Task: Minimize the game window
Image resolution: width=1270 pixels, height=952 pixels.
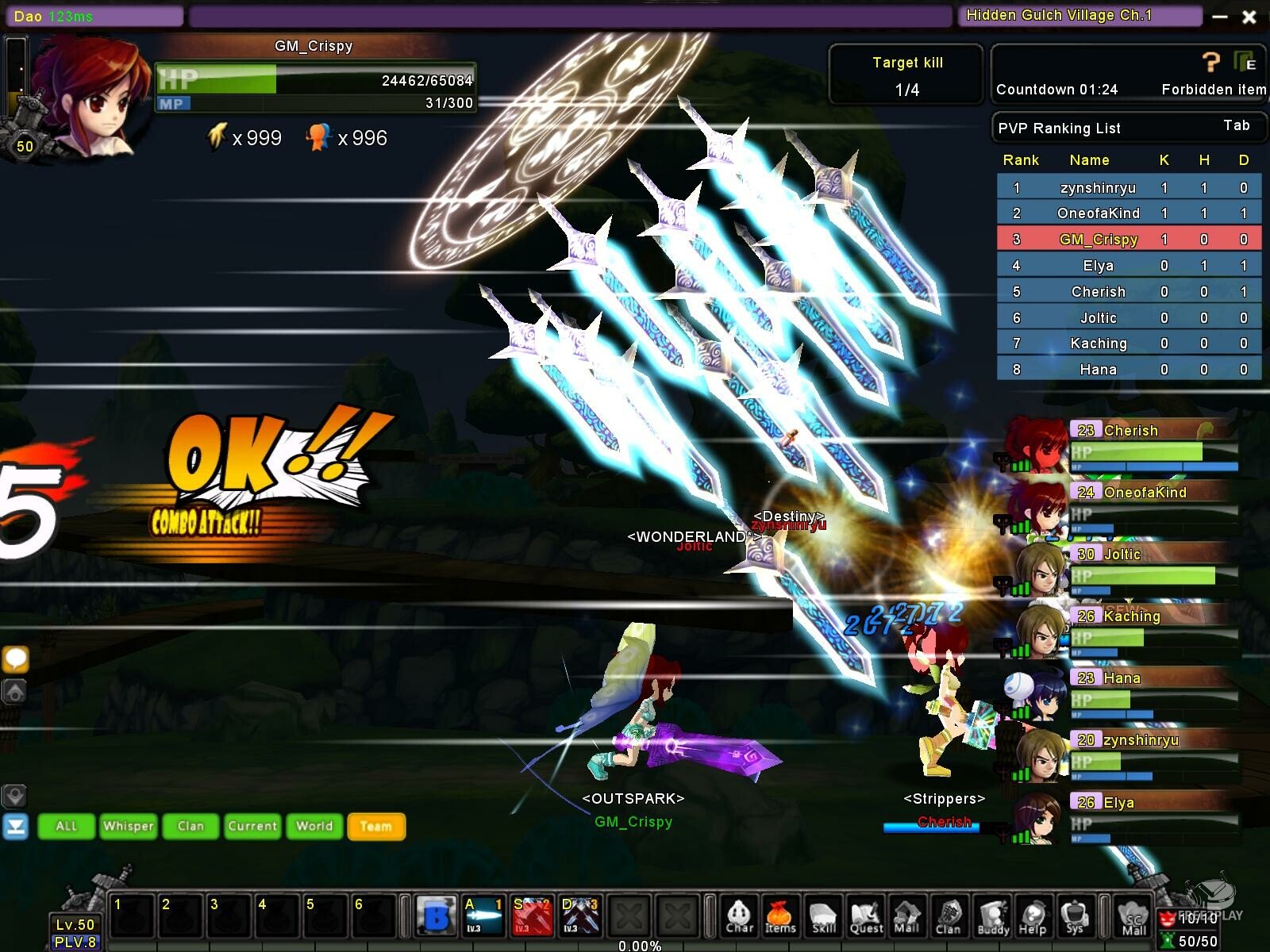Action: [1220, 17]
